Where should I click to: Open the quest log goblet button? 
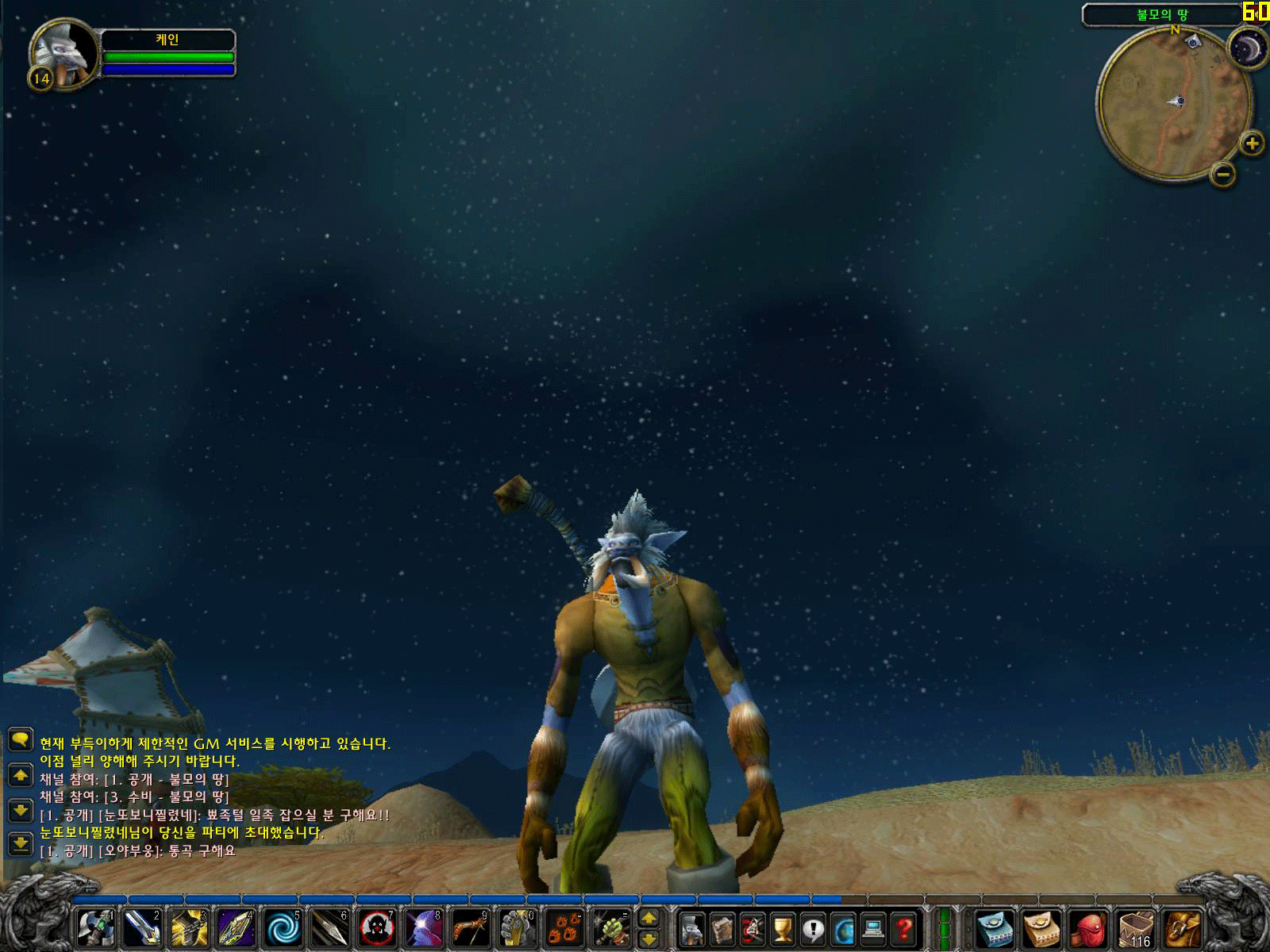pos(783,928)
